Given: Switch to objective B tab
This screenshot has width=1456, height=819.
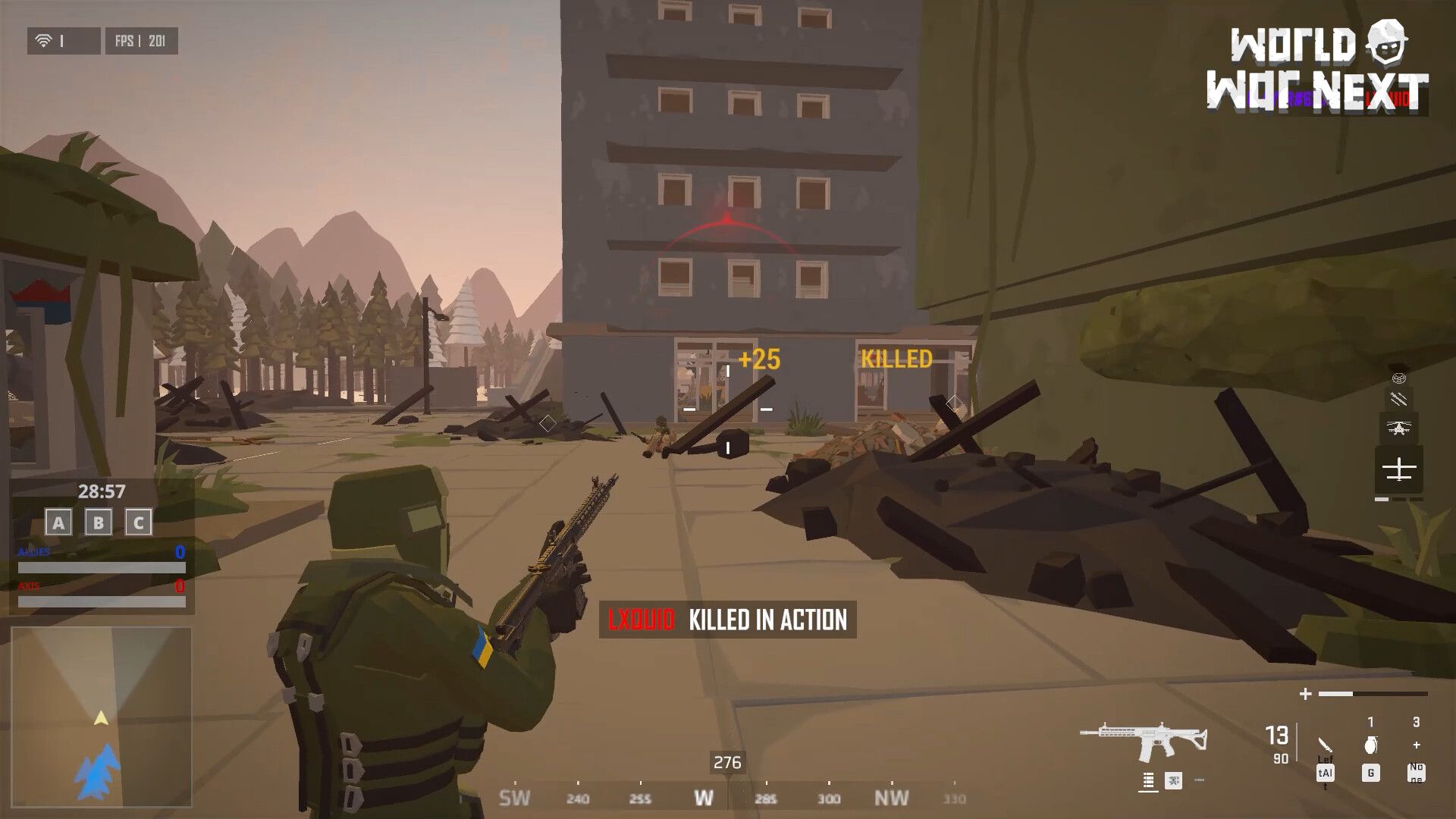Looking at the screenshot, I should [97, 522].
